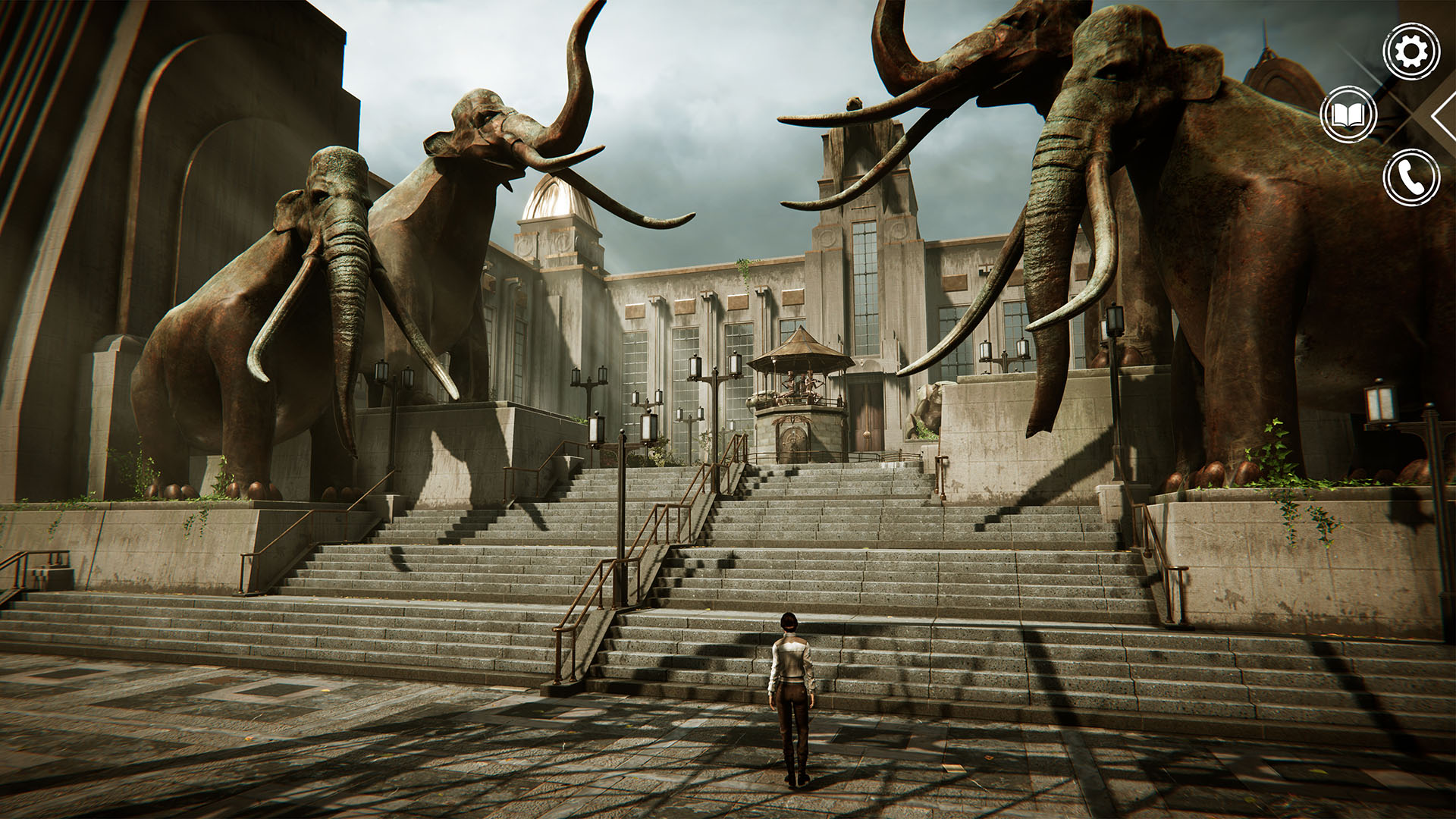The image size is (1456, 819).
Task: Open the journal book icon
Action: pyautogui.click(x=1348, y=115)
